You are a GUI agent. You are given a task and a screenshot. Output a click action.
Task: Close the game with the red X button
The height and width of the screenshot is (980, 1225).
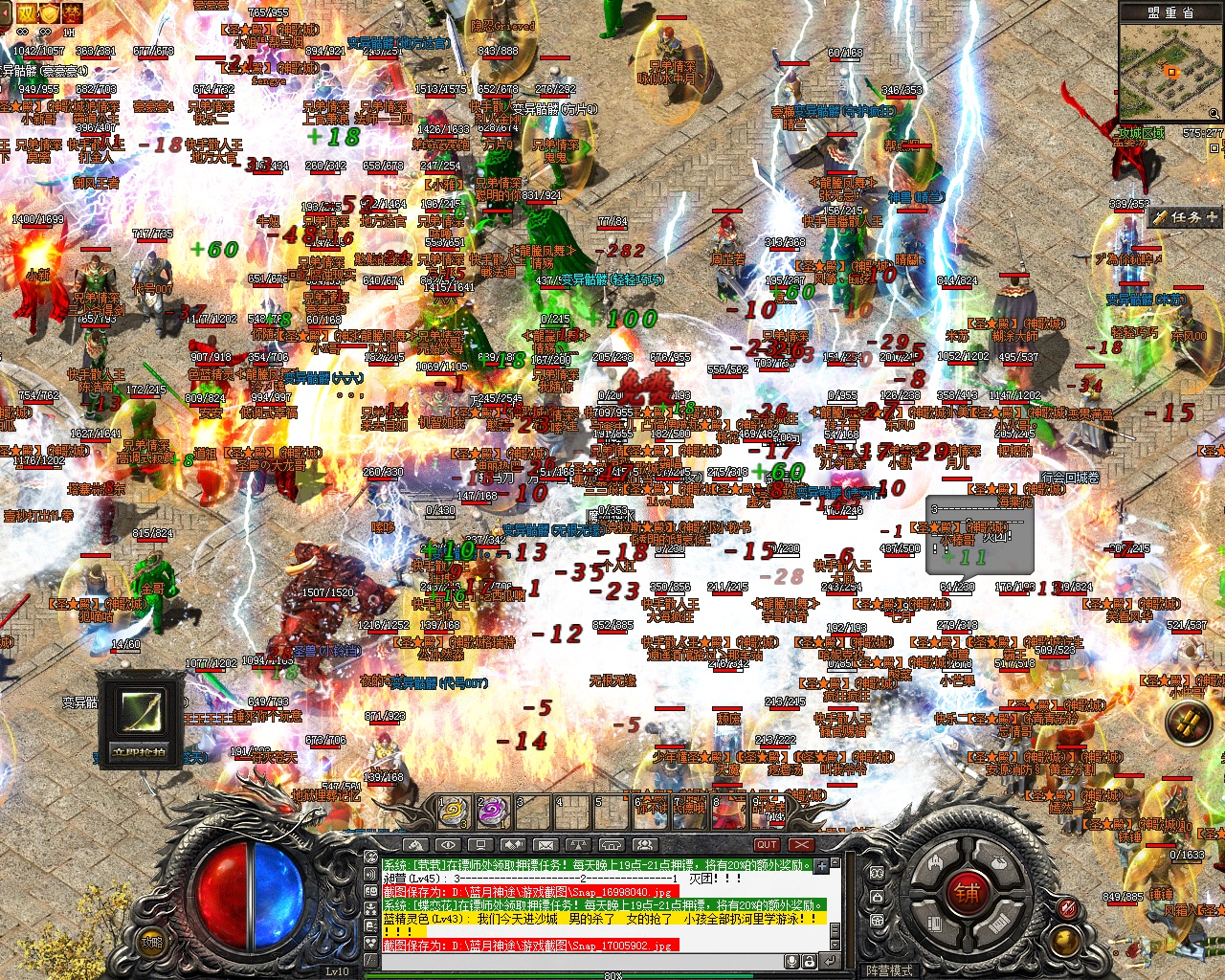point(801,845)
